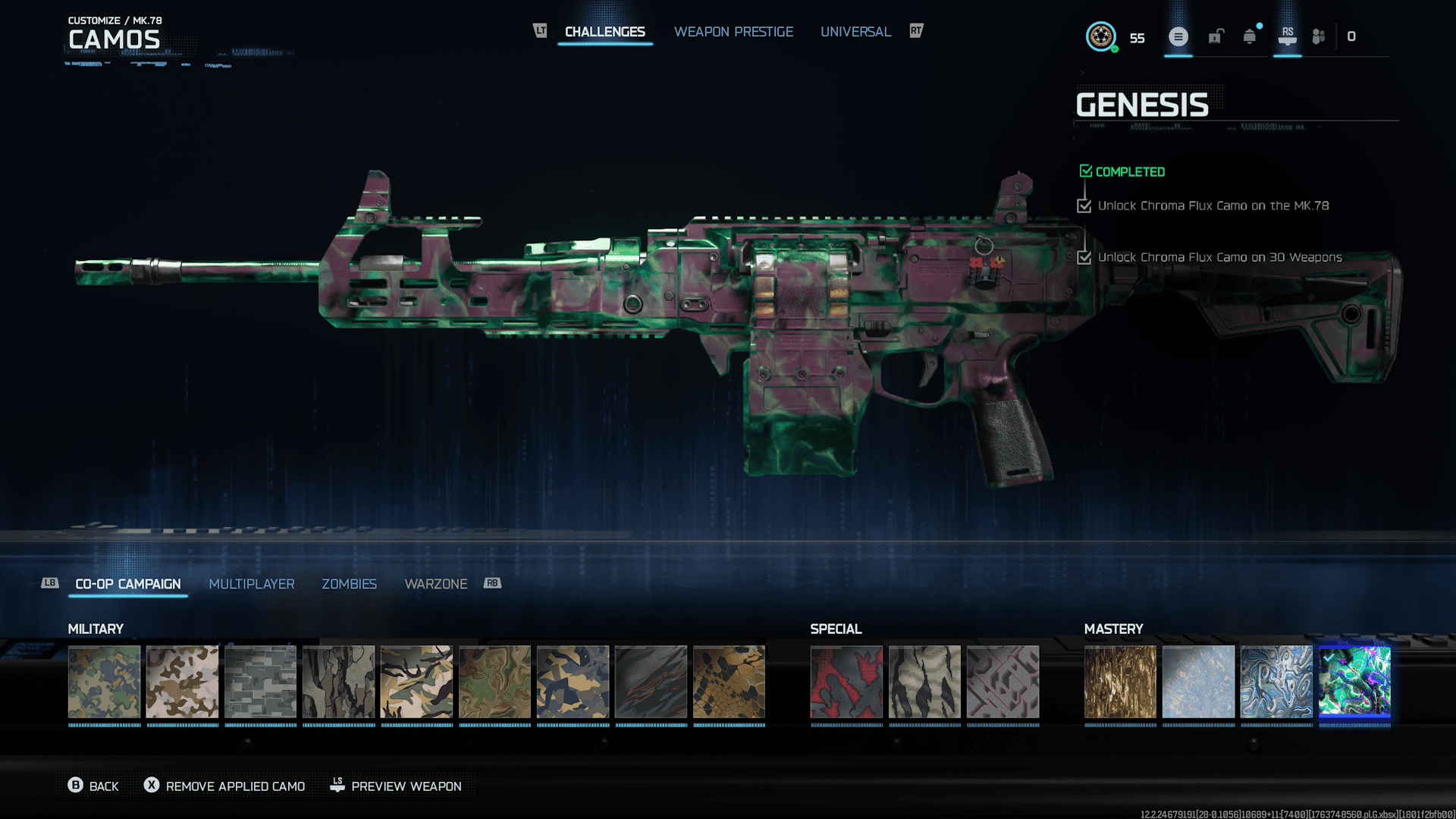Remove the applied camo
Image resolution: width=1456 pixels, height=819 pixels.
pyautogui.click(x=224, y=786)
